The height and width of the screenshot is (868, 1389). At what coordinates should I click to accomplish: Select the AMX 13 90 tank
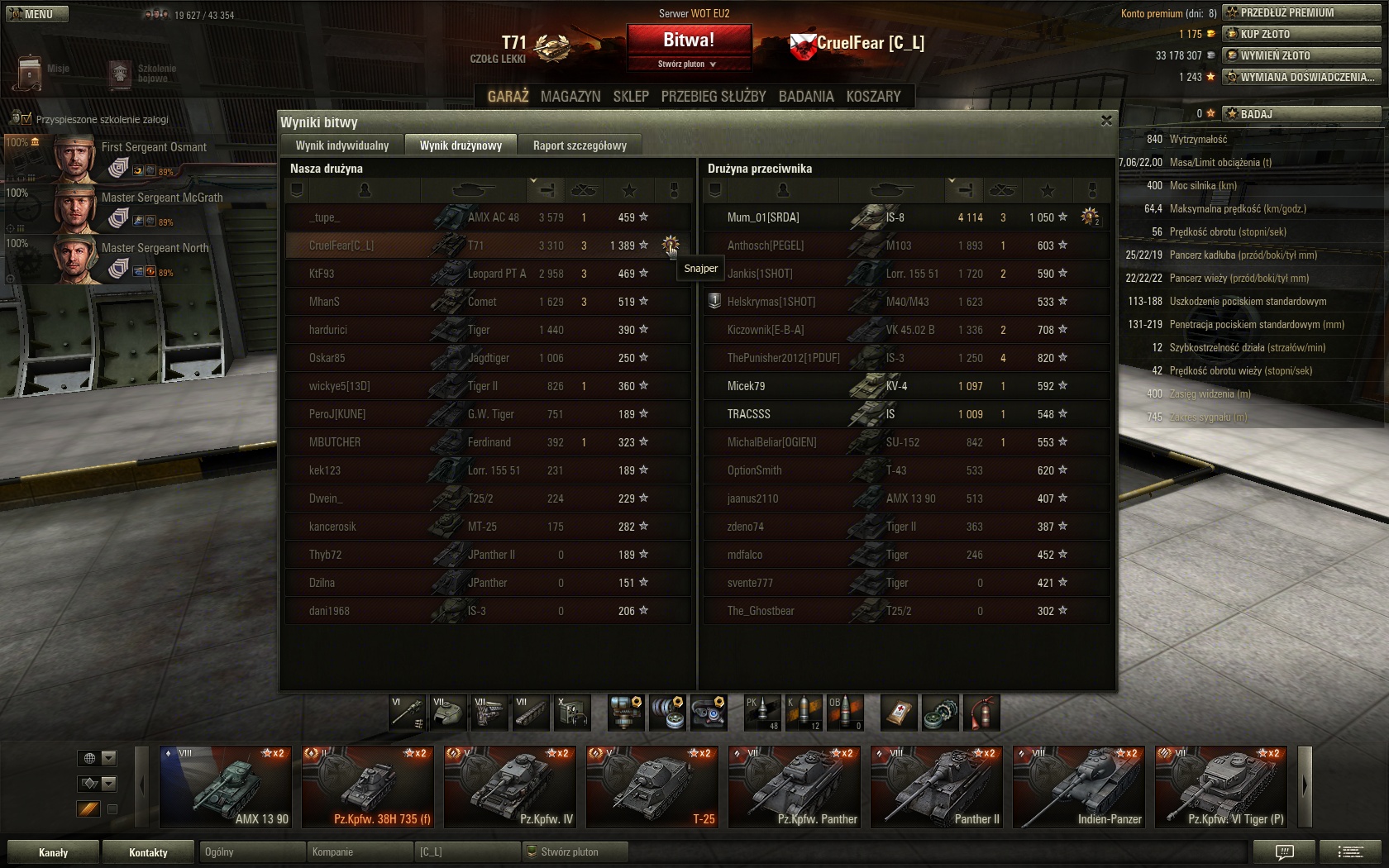[x=226, y=787]
